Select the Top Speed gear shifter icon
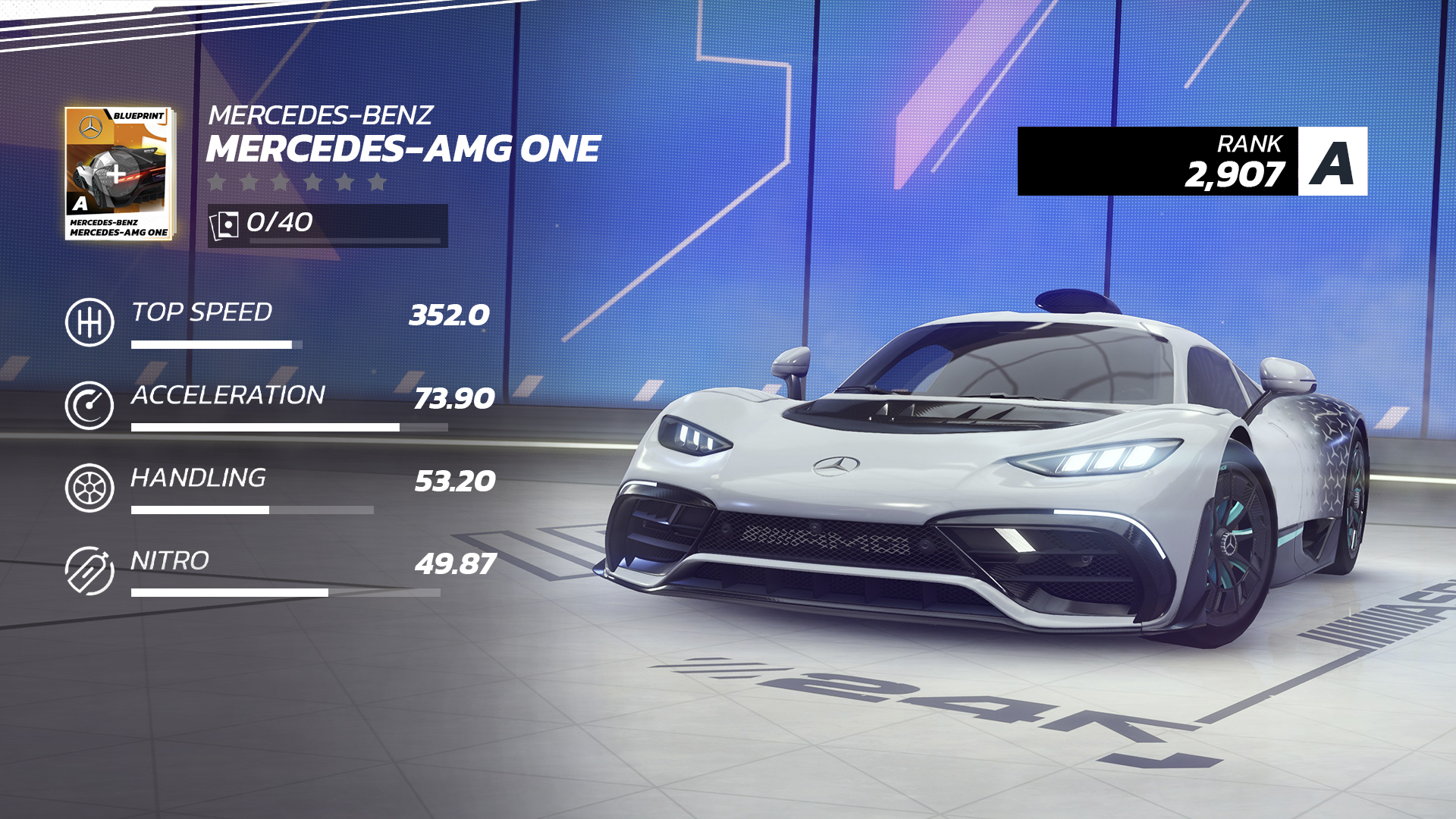 coord(89,321)
